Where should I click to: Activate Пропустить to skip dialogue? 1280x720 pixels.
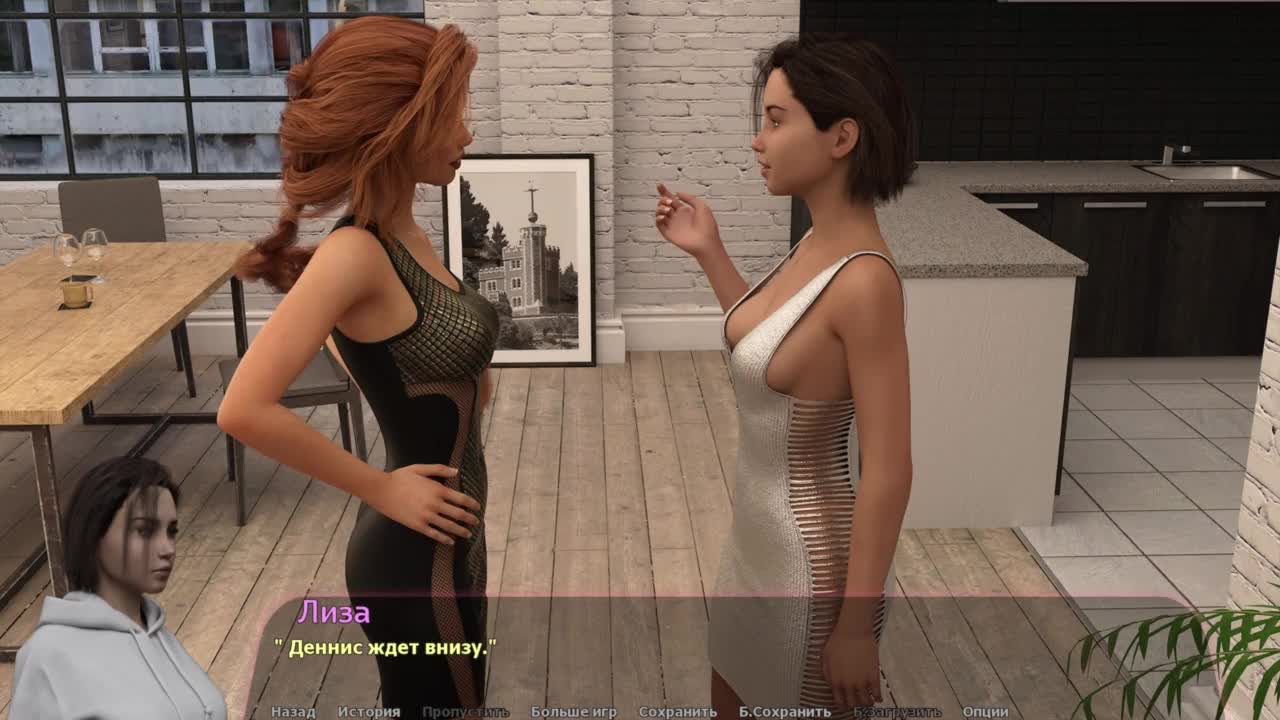(x=465, y=712)
